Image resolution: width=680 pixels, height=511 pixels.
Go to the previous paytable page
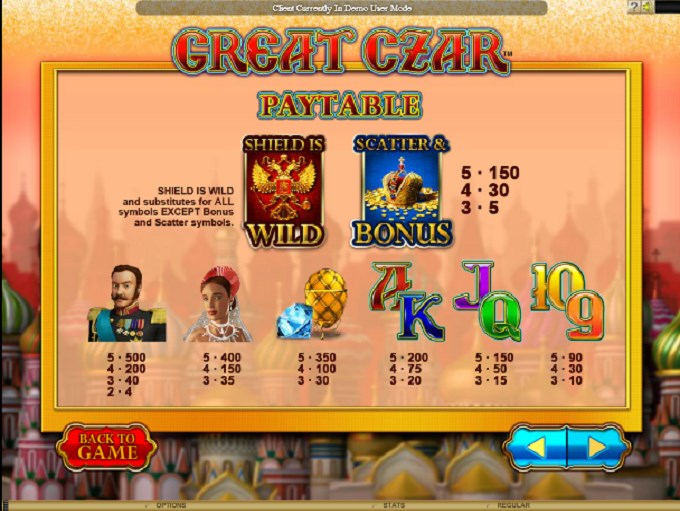[536, 447]
